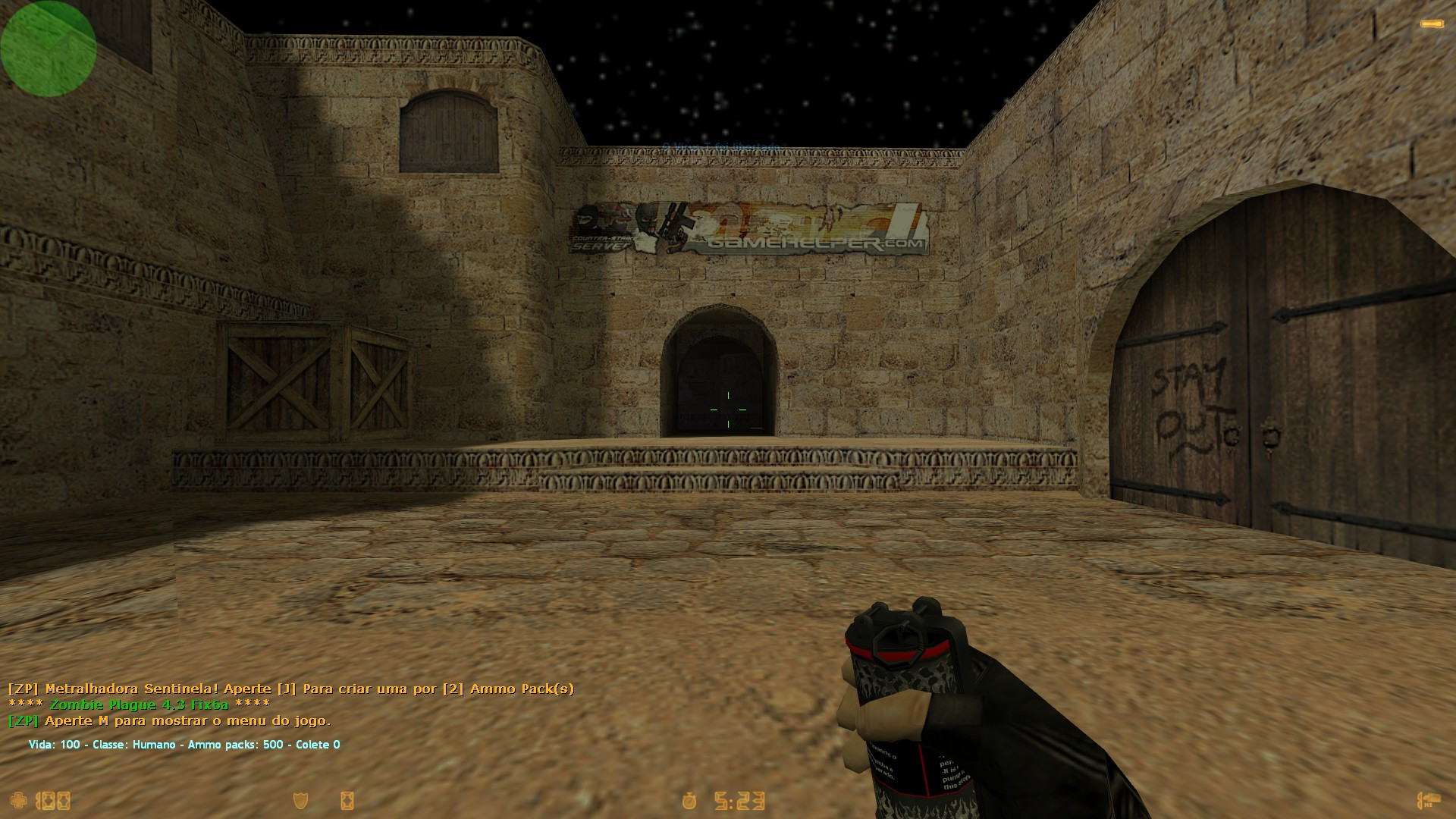Toggle the crosshair in screen center

click(x=728, y=409)
